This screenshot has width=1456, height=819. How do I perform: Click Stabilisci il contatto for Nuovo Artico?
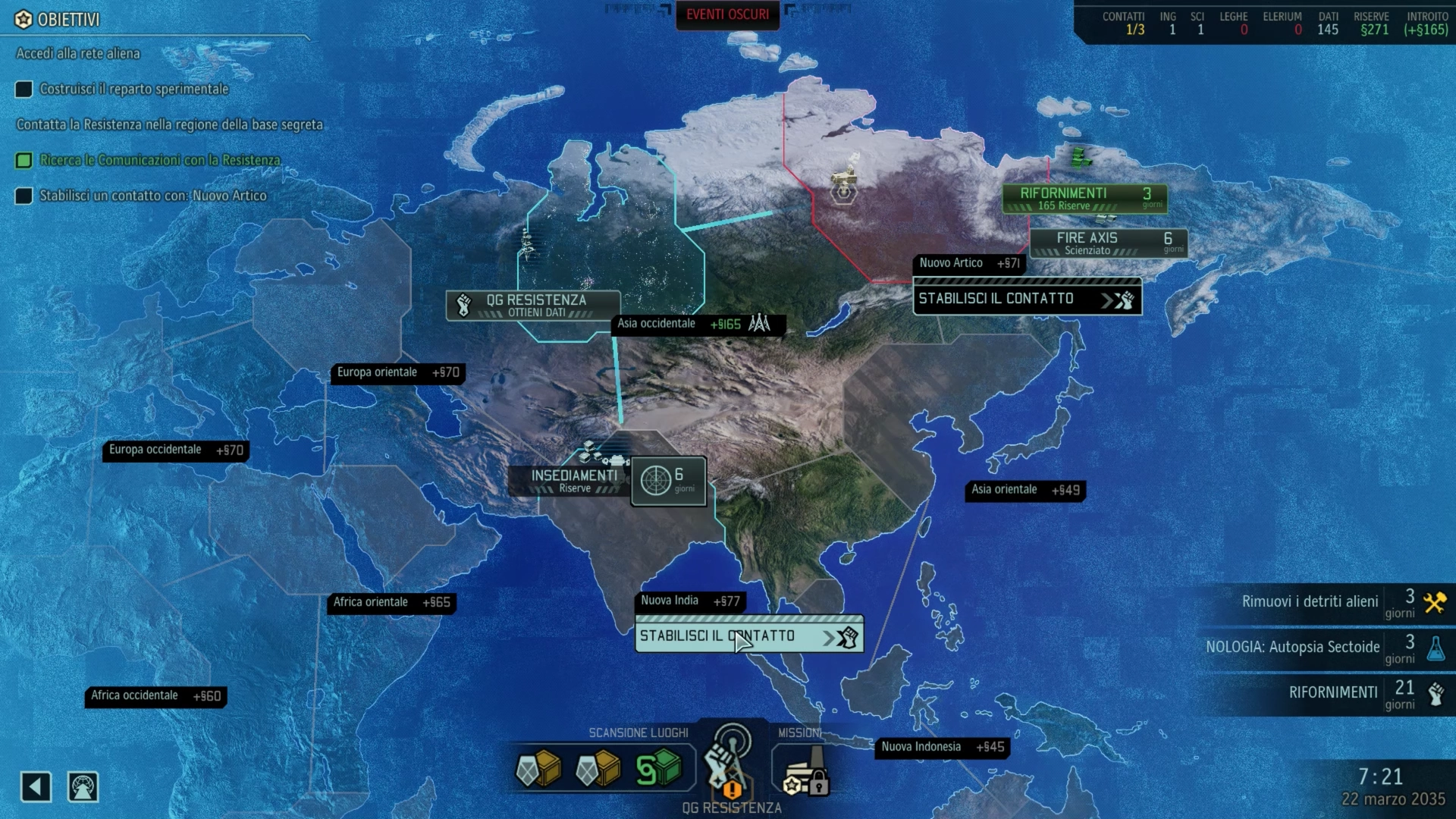(x=1027, y=299)
